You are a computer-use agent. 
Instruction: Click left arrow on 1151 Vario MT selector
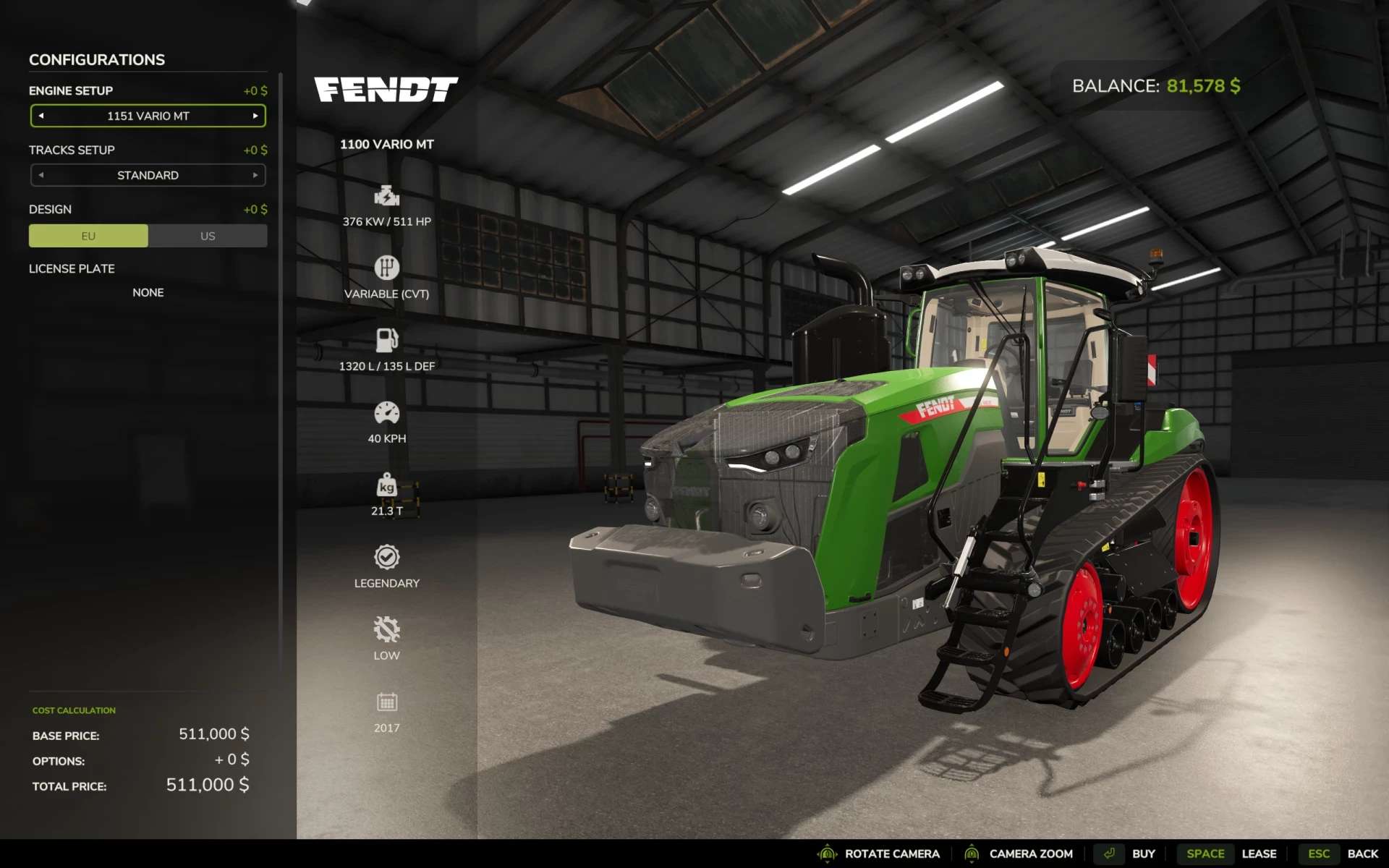click(x=41, y=115)
